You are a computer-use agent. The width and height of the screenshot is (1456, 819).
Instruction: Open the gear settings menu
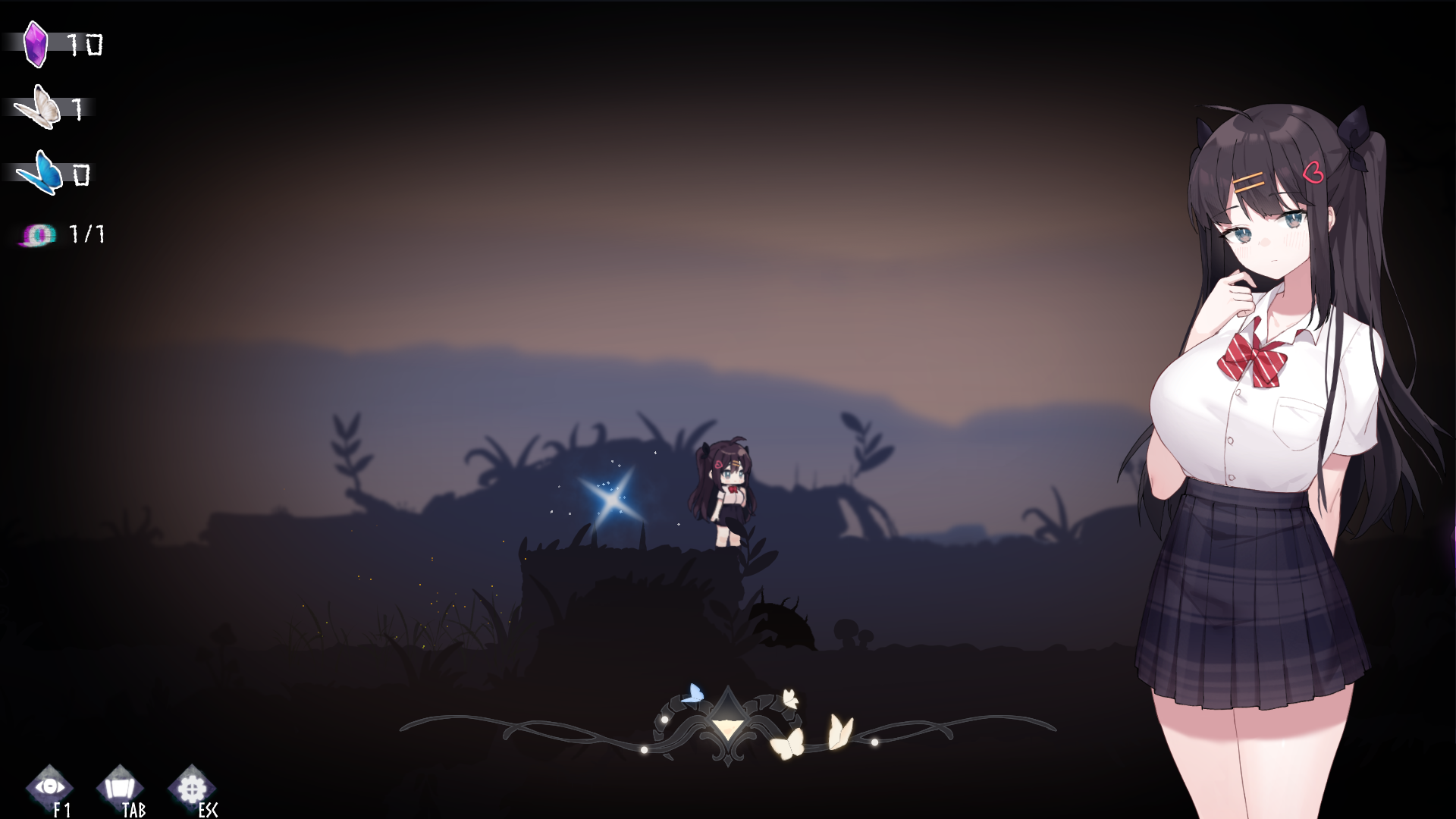point(190,788)
